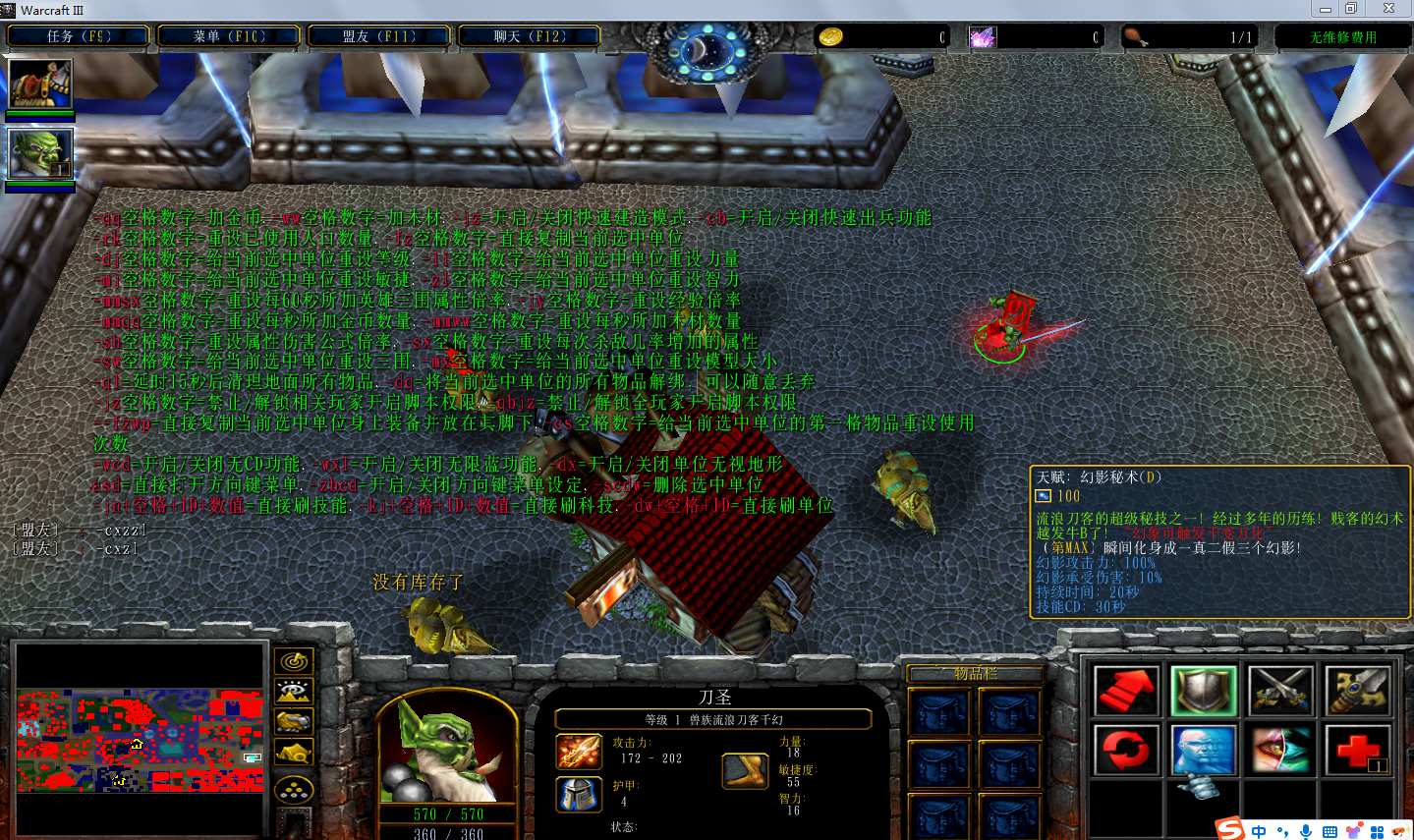This screenshot has height=840, width=1414.
Task: Open the 任务 (F9) quests menu
Action: click(79, 36)
